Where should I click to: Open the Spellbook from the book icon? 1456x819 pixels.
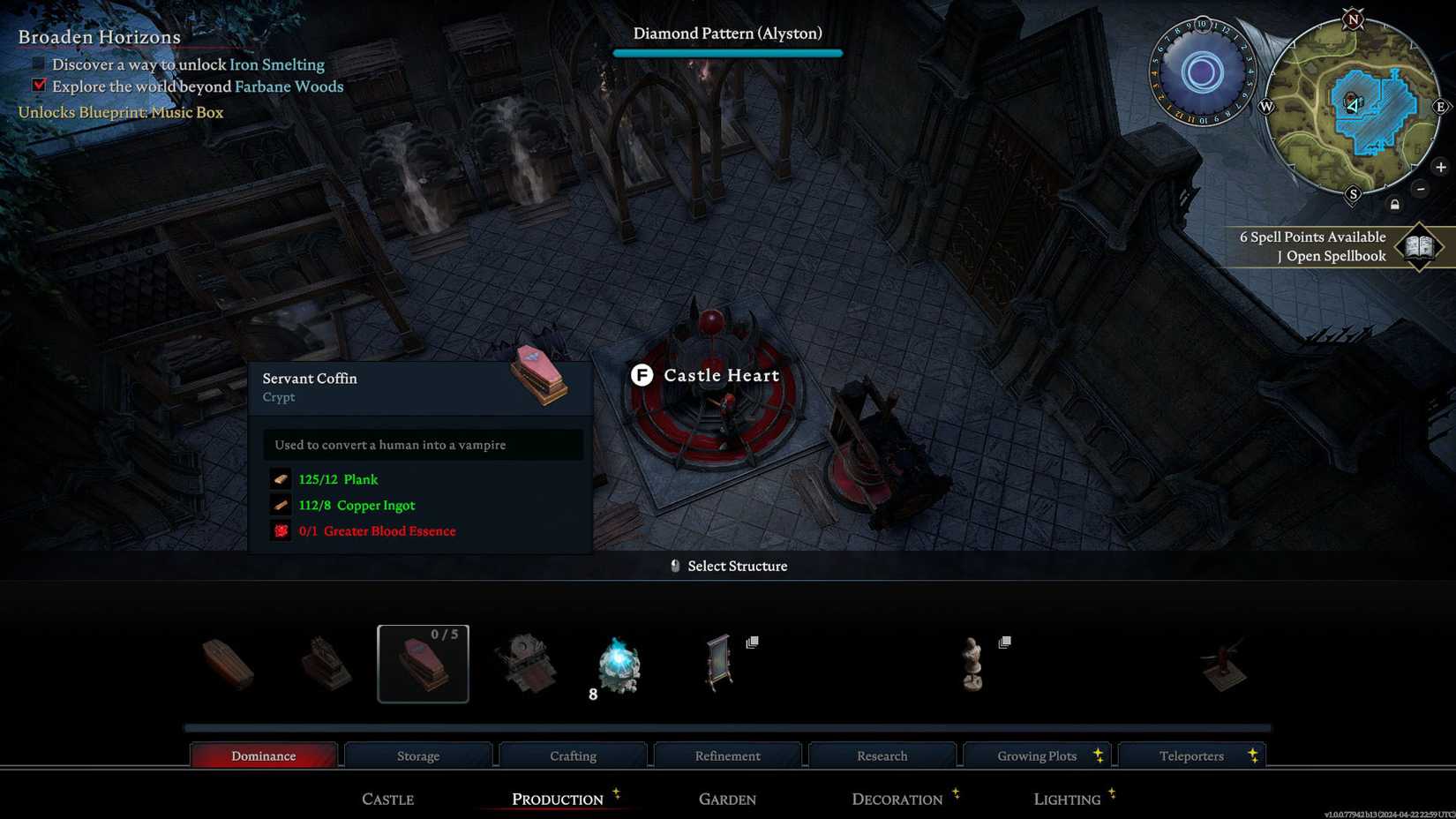point(1419,246)
